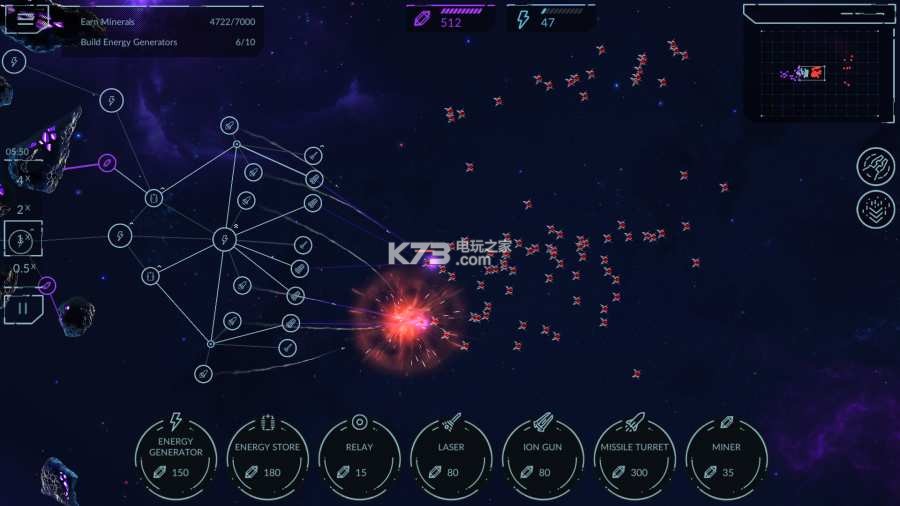Build a Miner
900x506 pixels.
tap(727, 456)
